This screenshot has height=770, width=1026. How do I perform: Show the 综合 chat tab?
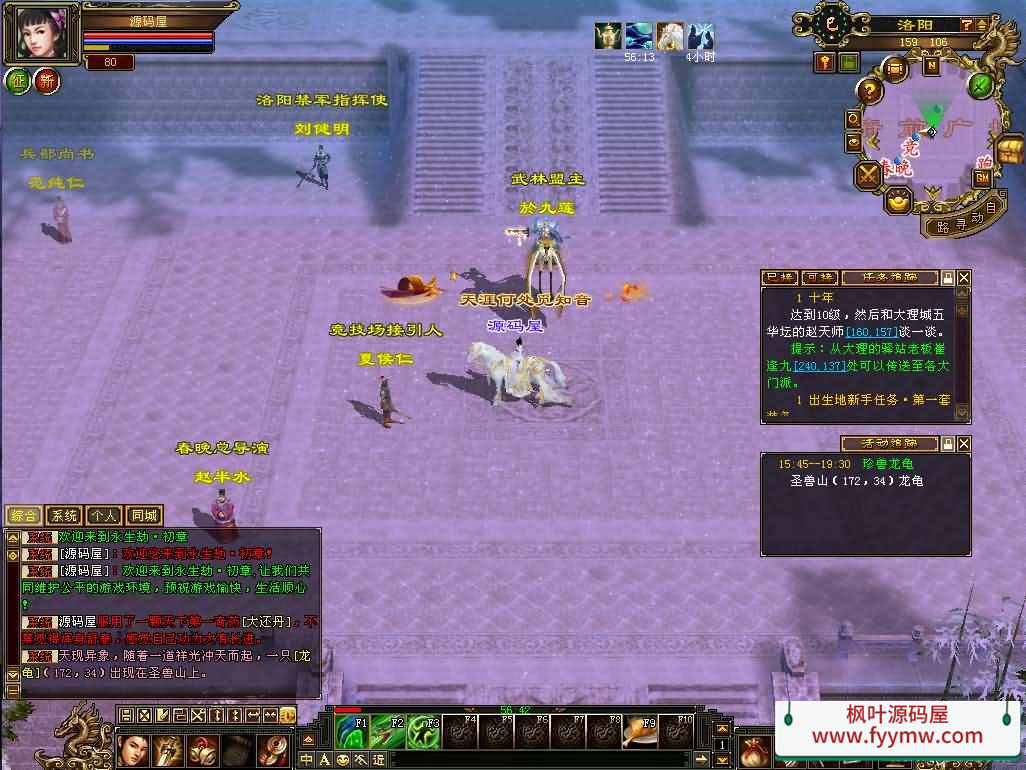[x=24, y=516]
